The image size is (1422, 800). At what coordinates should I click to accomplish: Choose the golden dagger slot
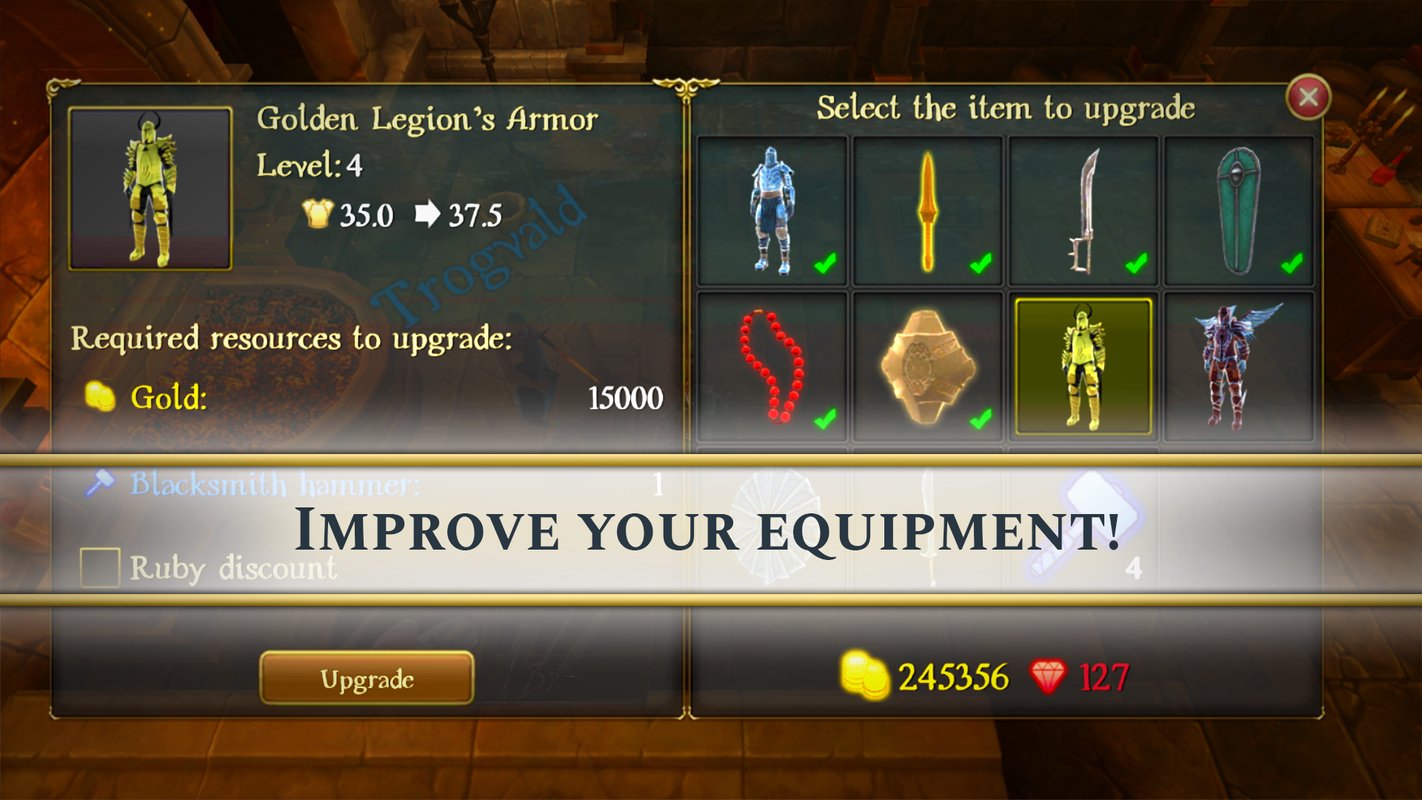click(x=928, y=211)
